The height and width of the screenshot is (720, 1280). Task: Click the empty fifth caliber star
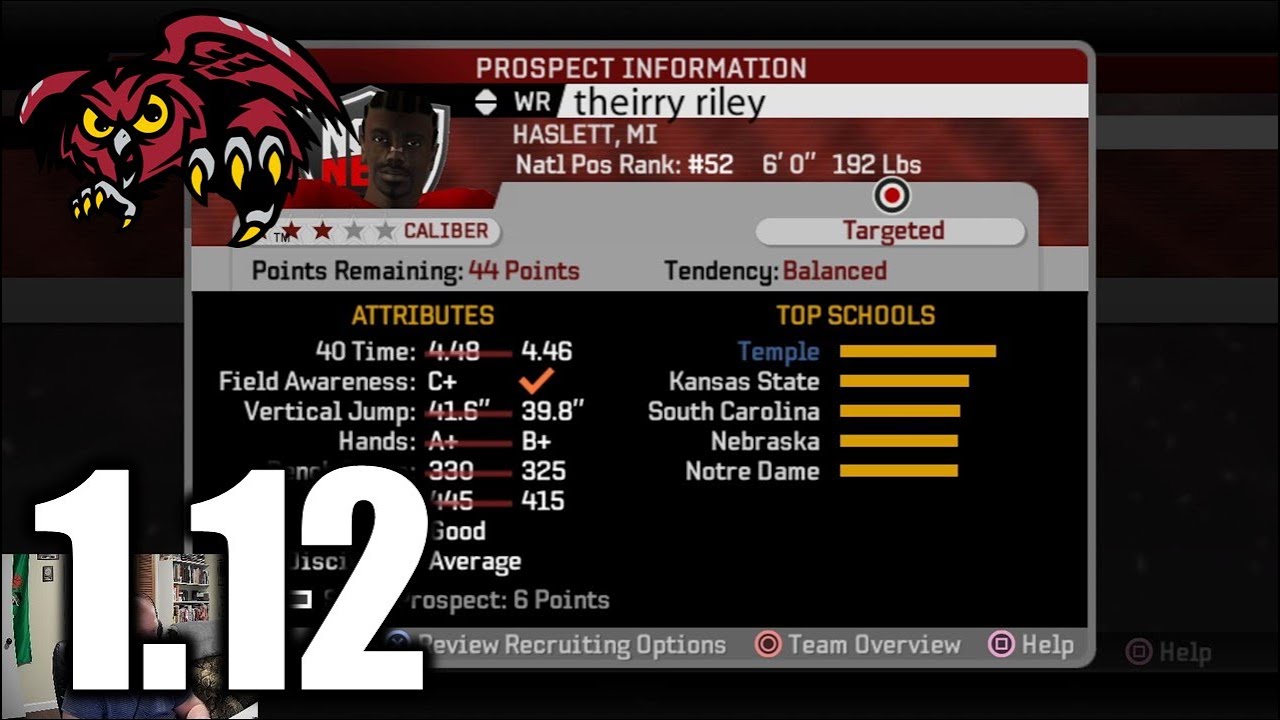click(x=385, y=228)
